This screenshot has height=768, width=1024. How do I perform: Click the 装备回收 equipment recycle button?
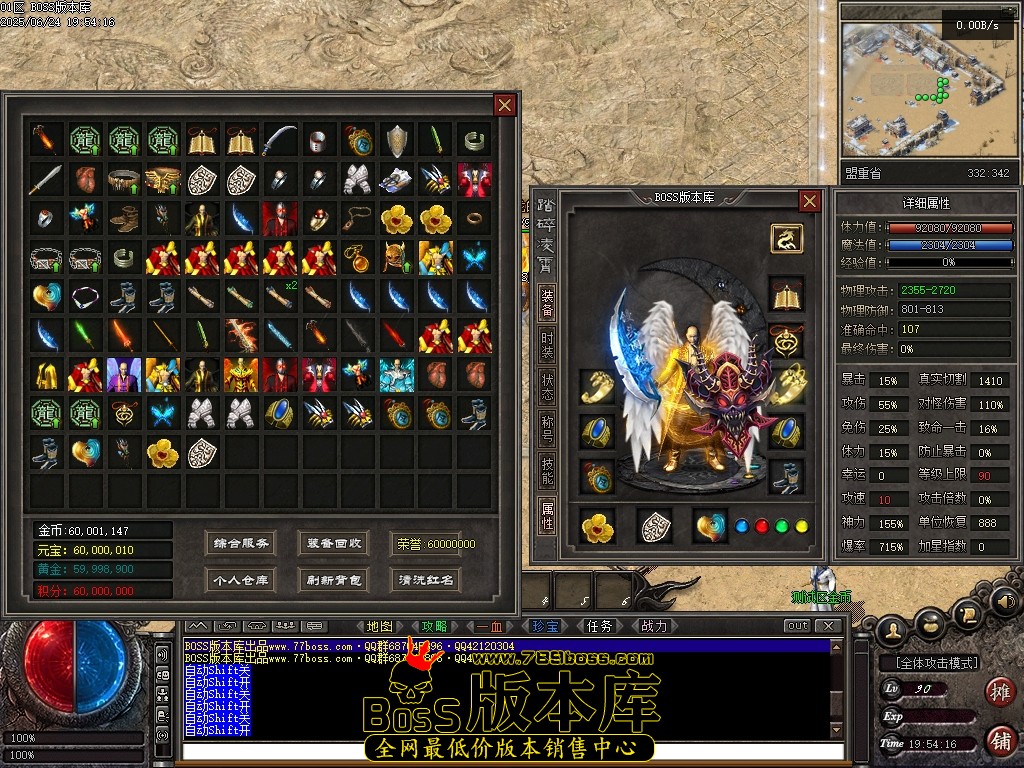[334, 544]
